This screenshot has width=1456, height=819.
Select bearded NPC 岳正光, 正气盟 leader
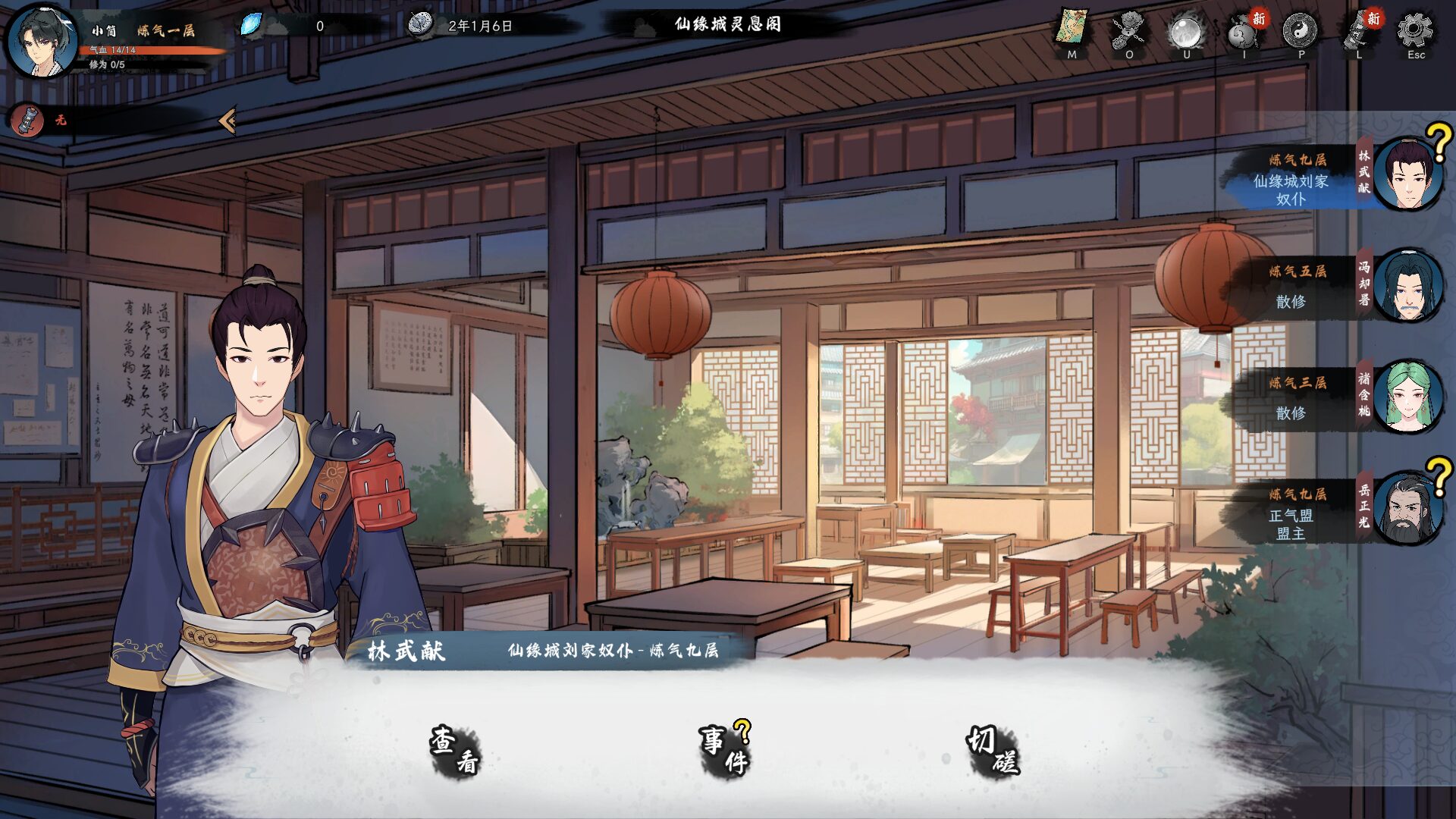click(1407, 509)
